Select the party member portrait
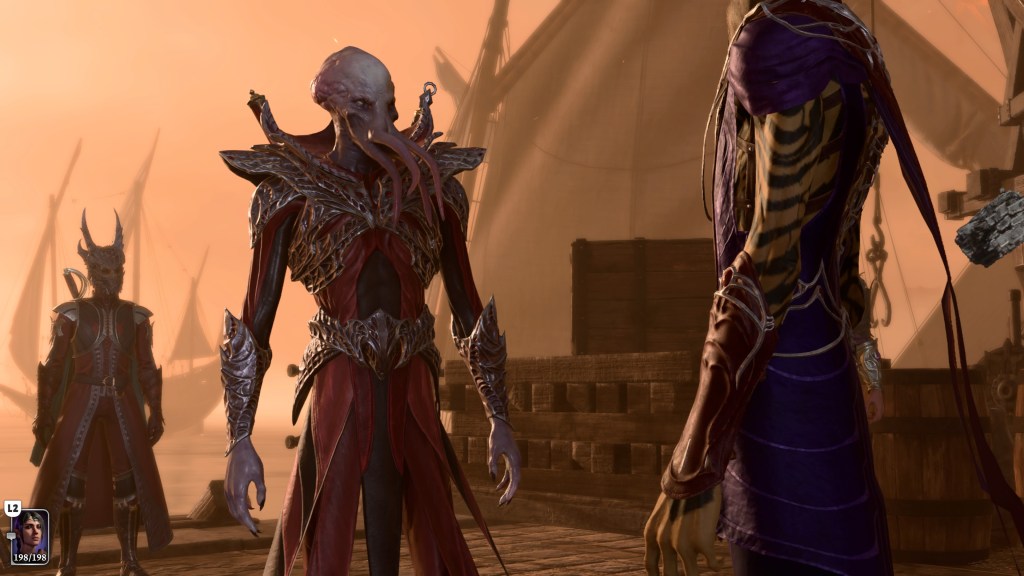Viewport: 1024px width, 576px height. pyautogui.click(x=29, y=535)
